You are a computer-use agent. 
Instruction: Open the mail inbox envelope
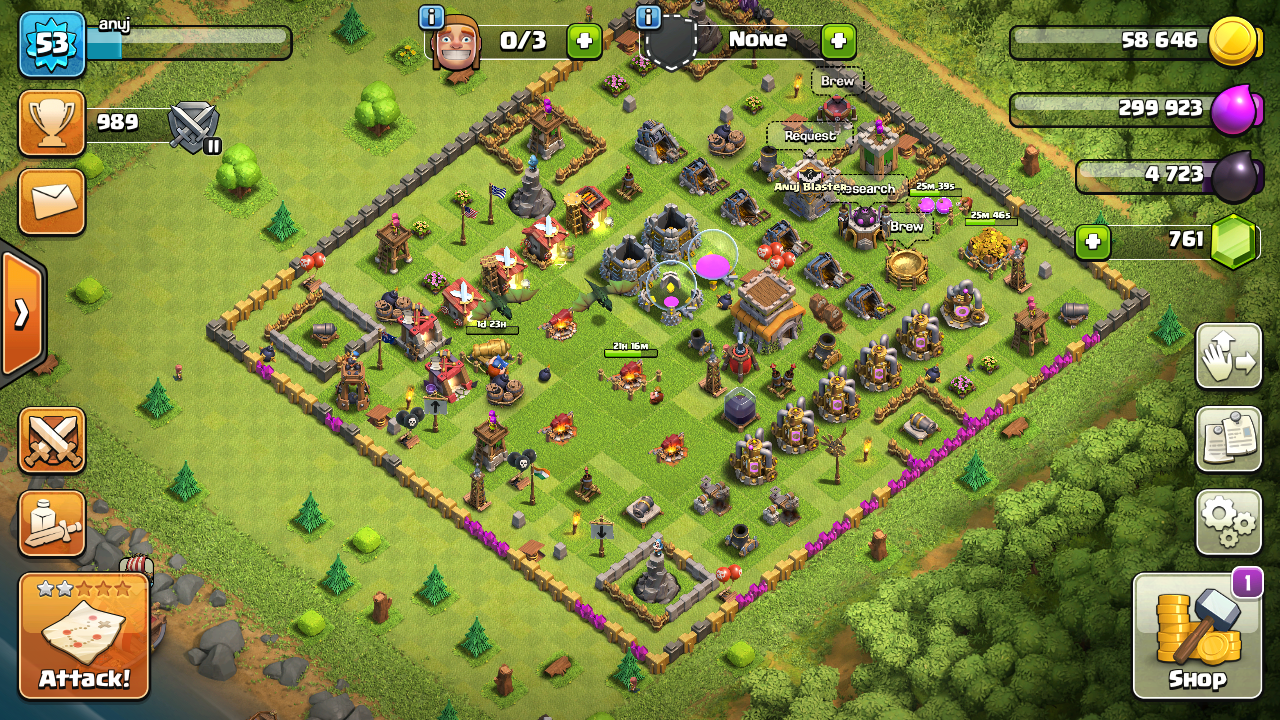pyautogui.click(x=52, y=201)
